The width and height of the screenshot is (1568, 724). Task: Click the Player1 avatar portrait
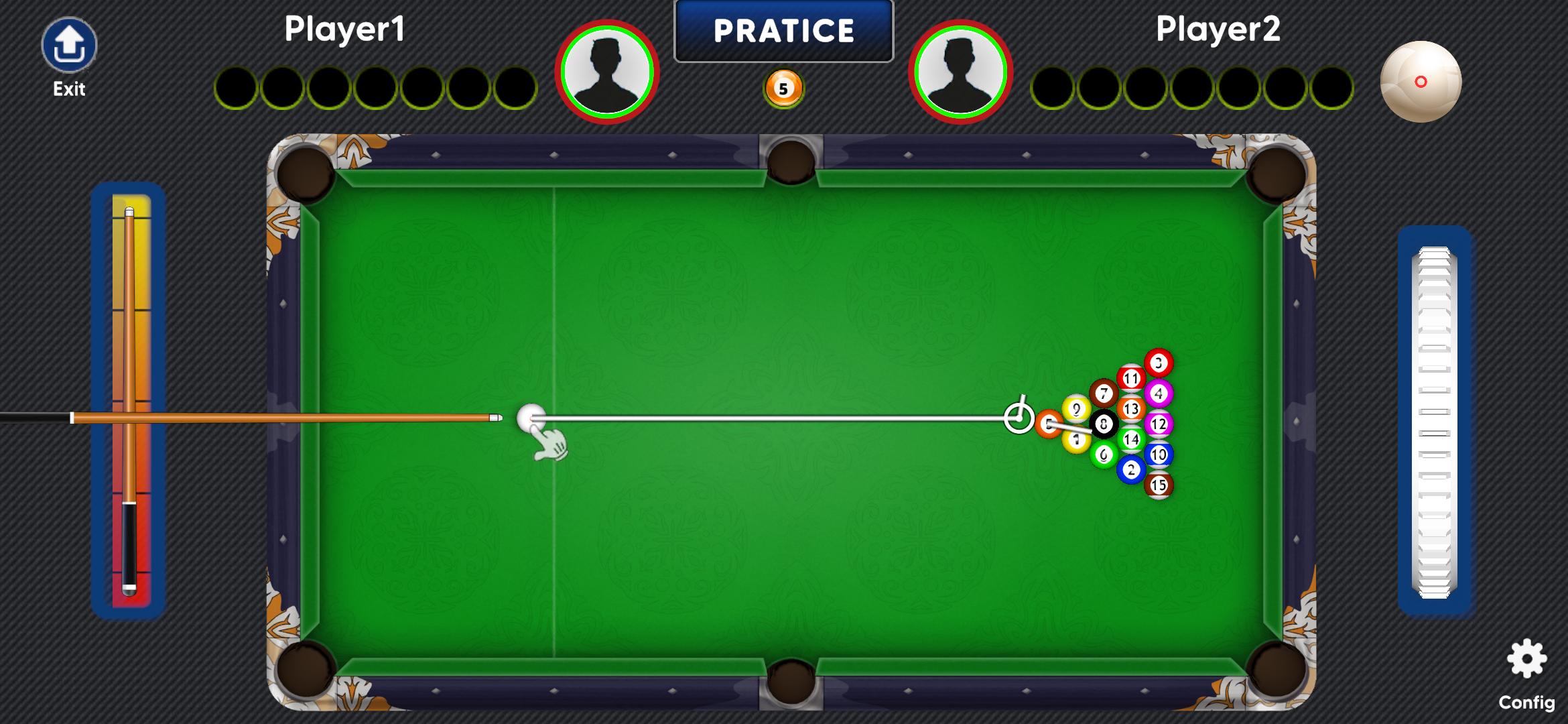[x=607, y=72]
